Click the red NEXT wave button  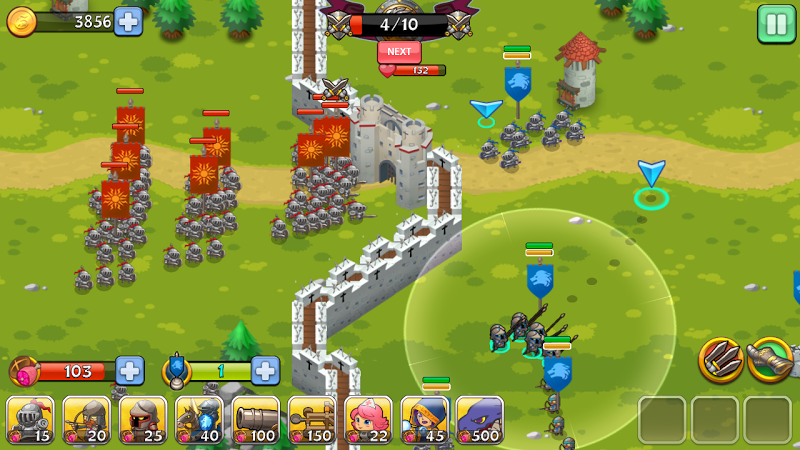click(x=399, y=51)
